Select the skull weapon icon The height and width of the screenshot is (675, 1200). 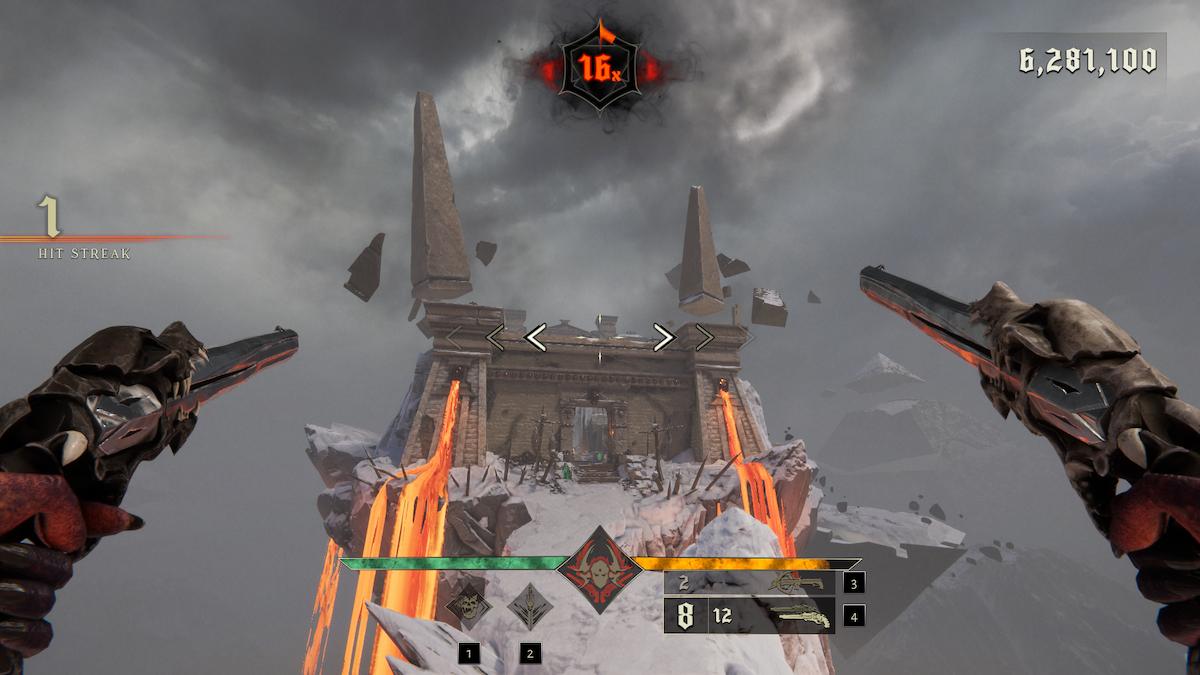coord(468,605)
